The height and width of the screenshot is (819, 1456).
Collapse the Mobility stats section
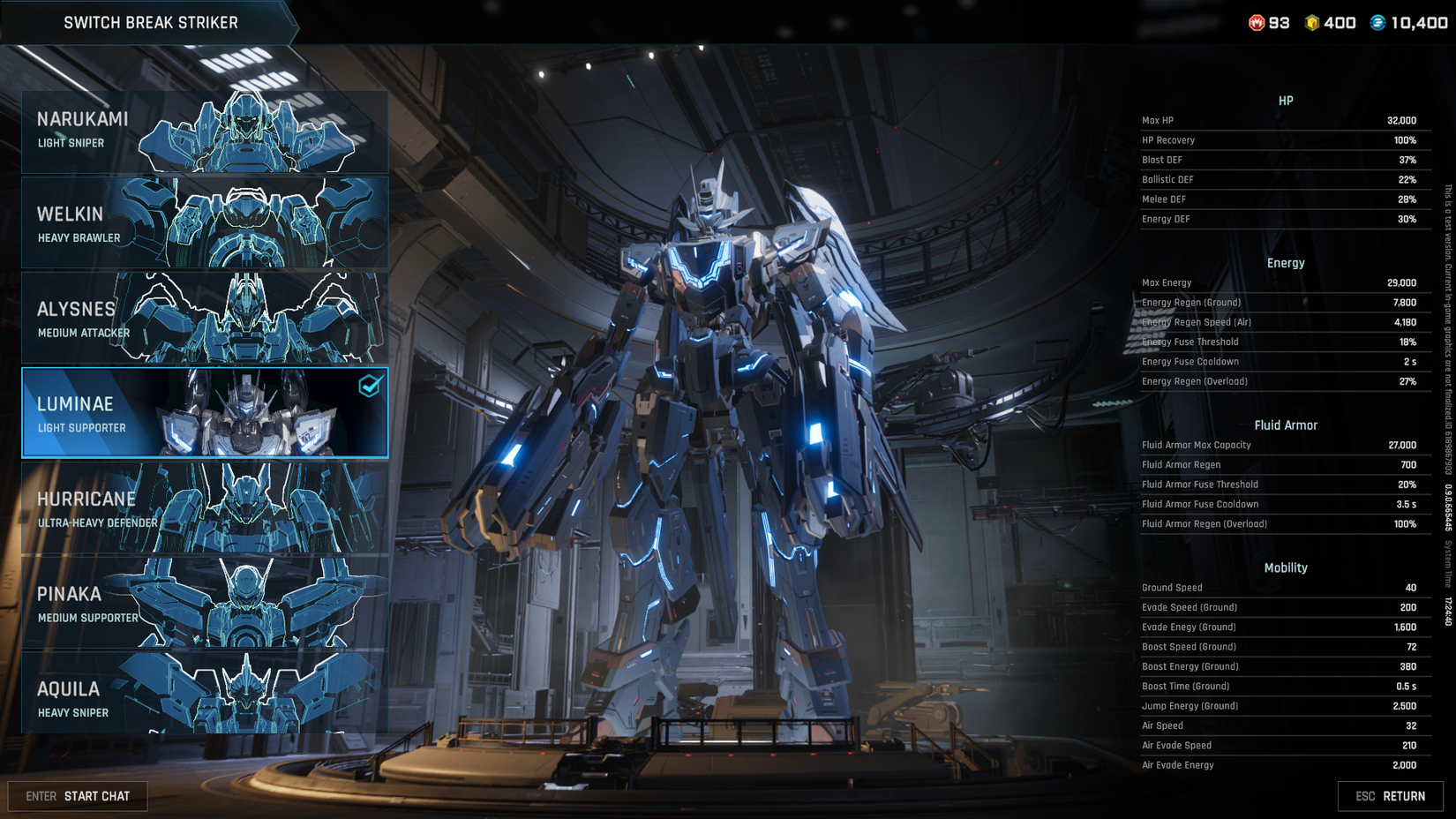click(1286, 567)
